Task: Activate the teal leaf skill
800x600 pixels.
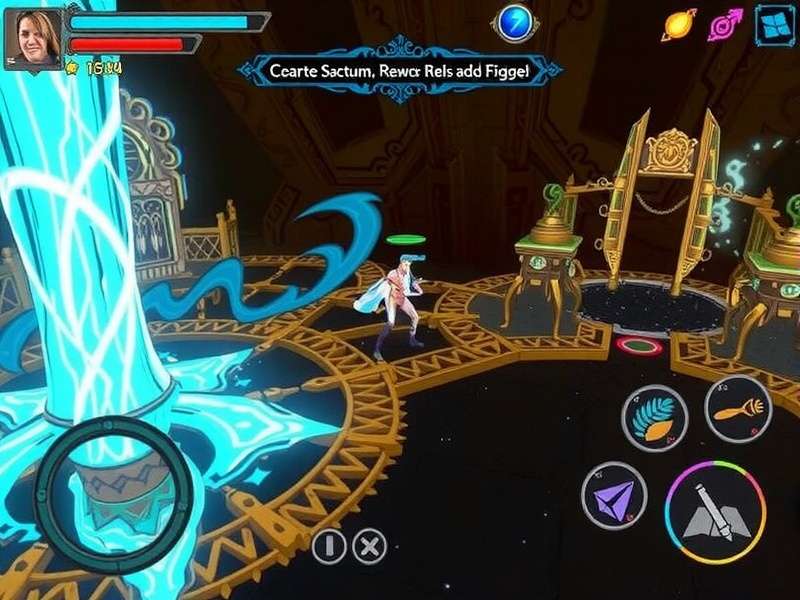Action: (654, 420)
